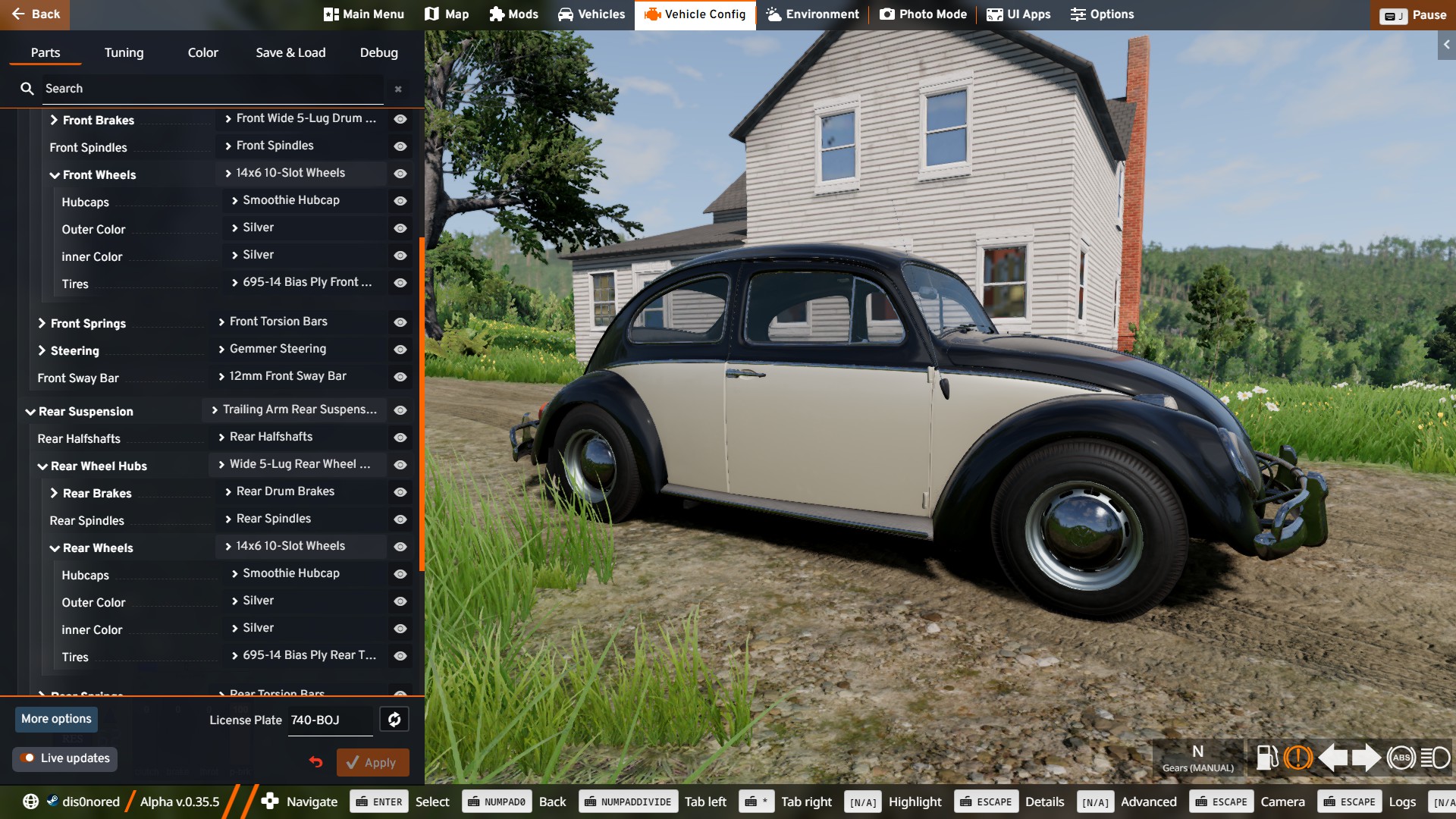The image size is (1456, 819).
Task: Go back using the Back button
Action: pyautogui.click(x=35, y=14)
